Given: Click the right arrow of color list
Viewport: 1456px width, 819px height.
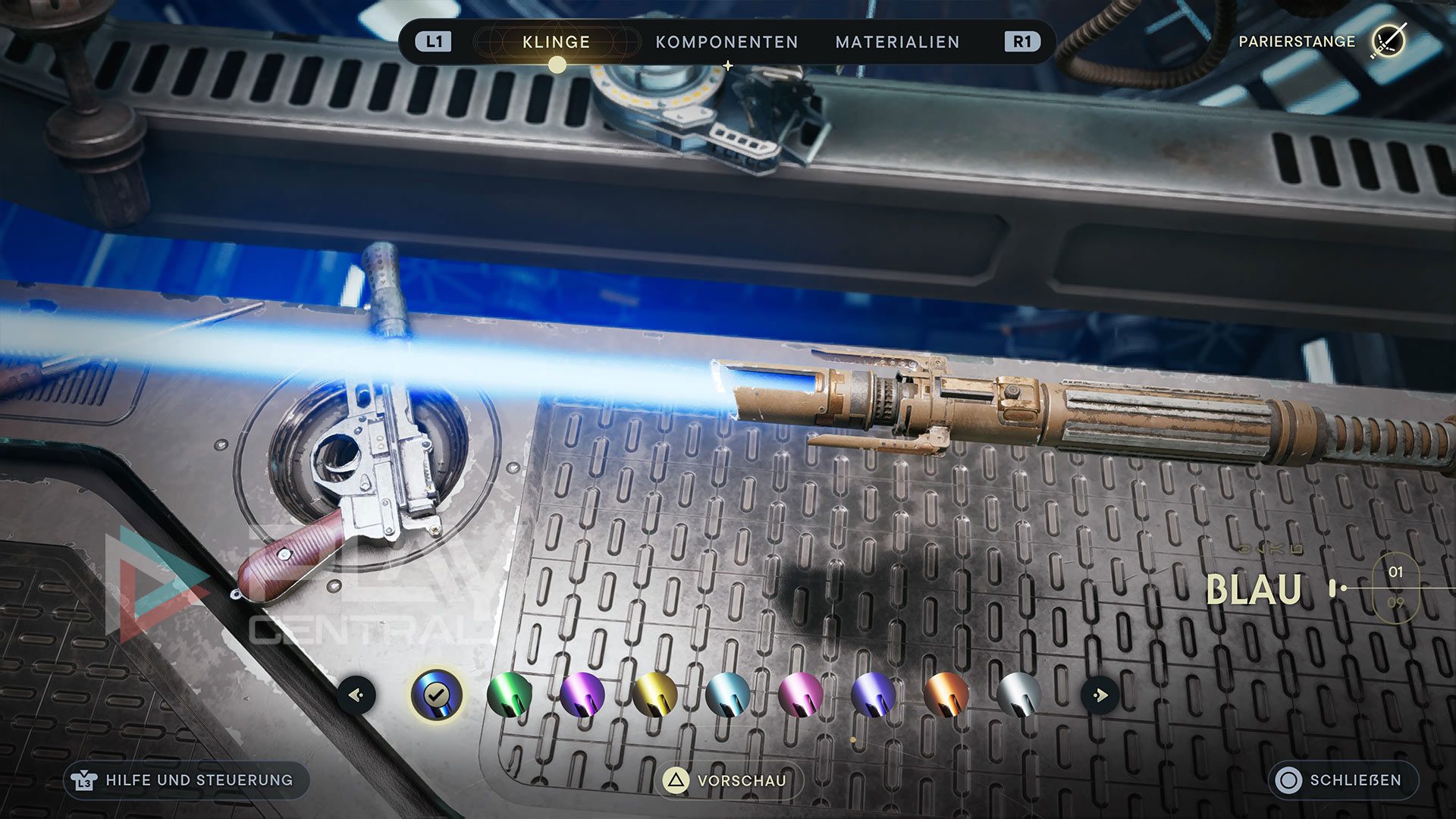Looking at the screenshot, I should [x=1100, y=694].
